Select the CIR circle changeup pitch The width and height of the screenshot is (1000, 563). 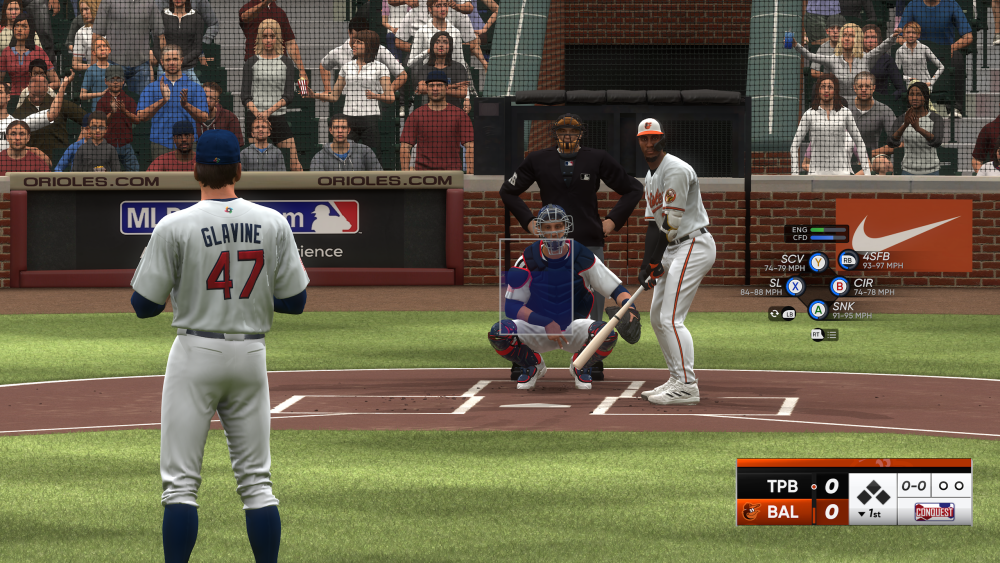pos(839,286)
